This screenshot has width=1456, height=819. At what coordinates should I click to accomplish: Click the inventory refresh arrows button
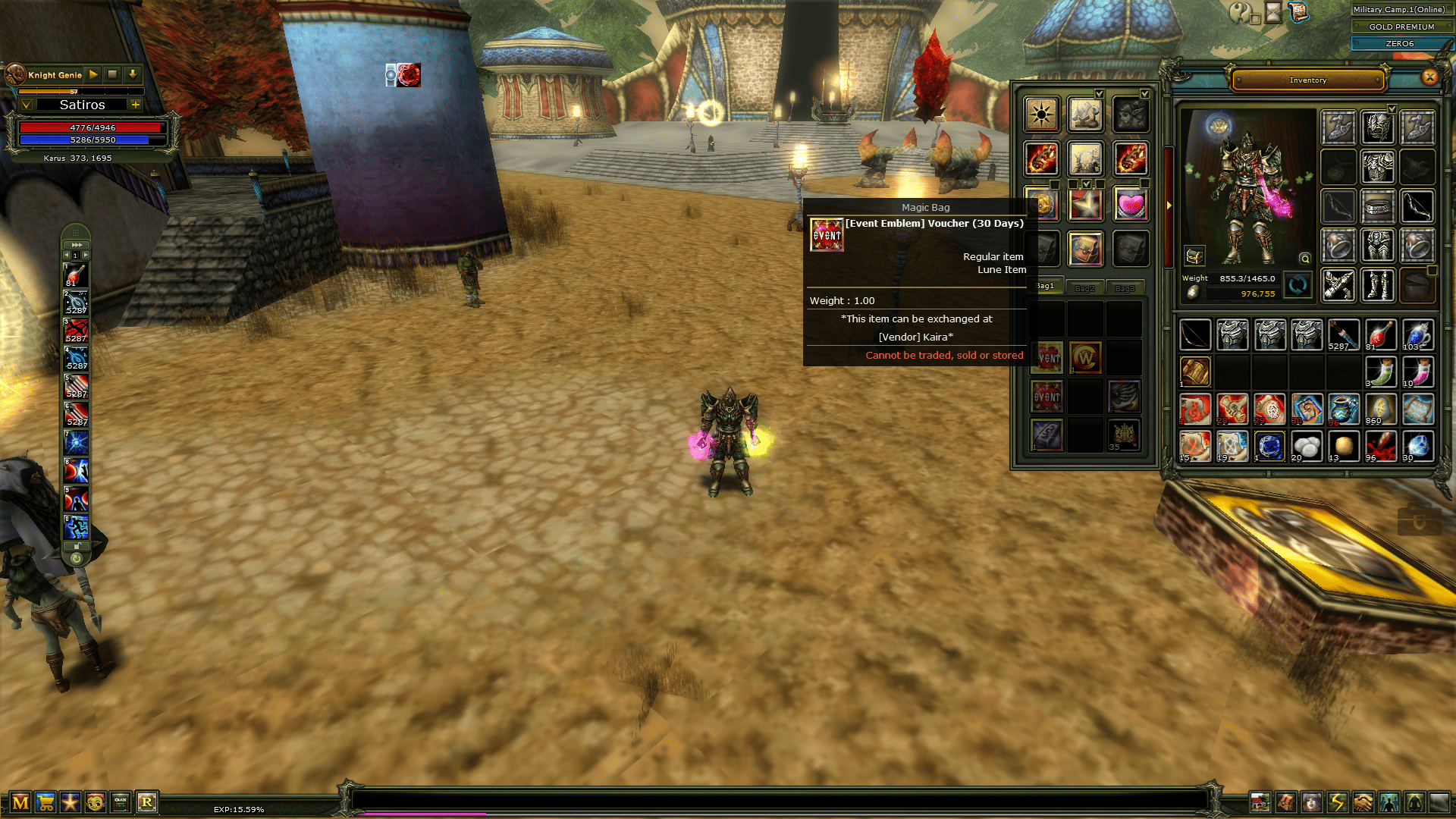point(1298,285)
